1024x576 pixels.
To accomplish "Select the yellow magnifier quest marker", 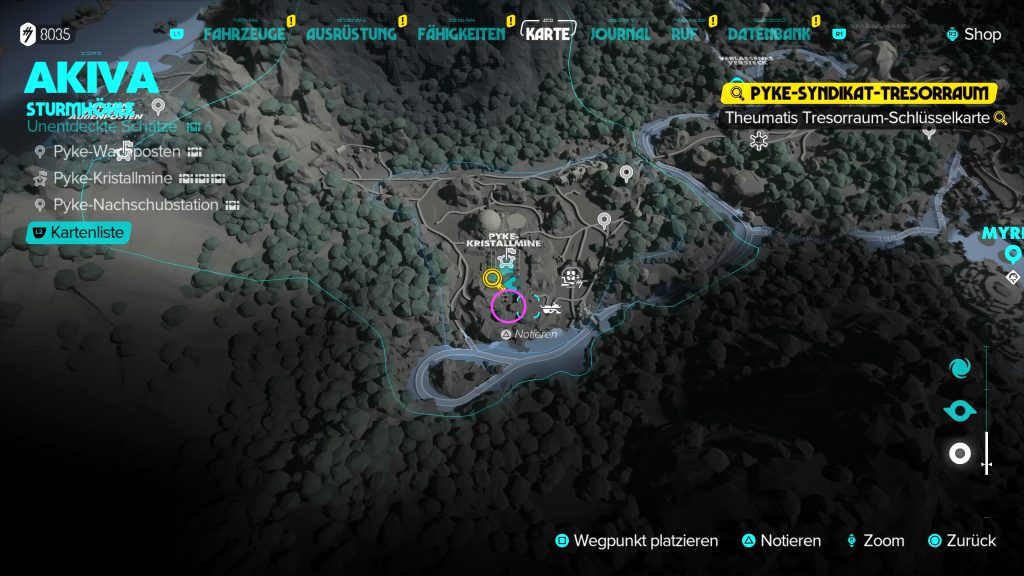I will pos(492,279).
